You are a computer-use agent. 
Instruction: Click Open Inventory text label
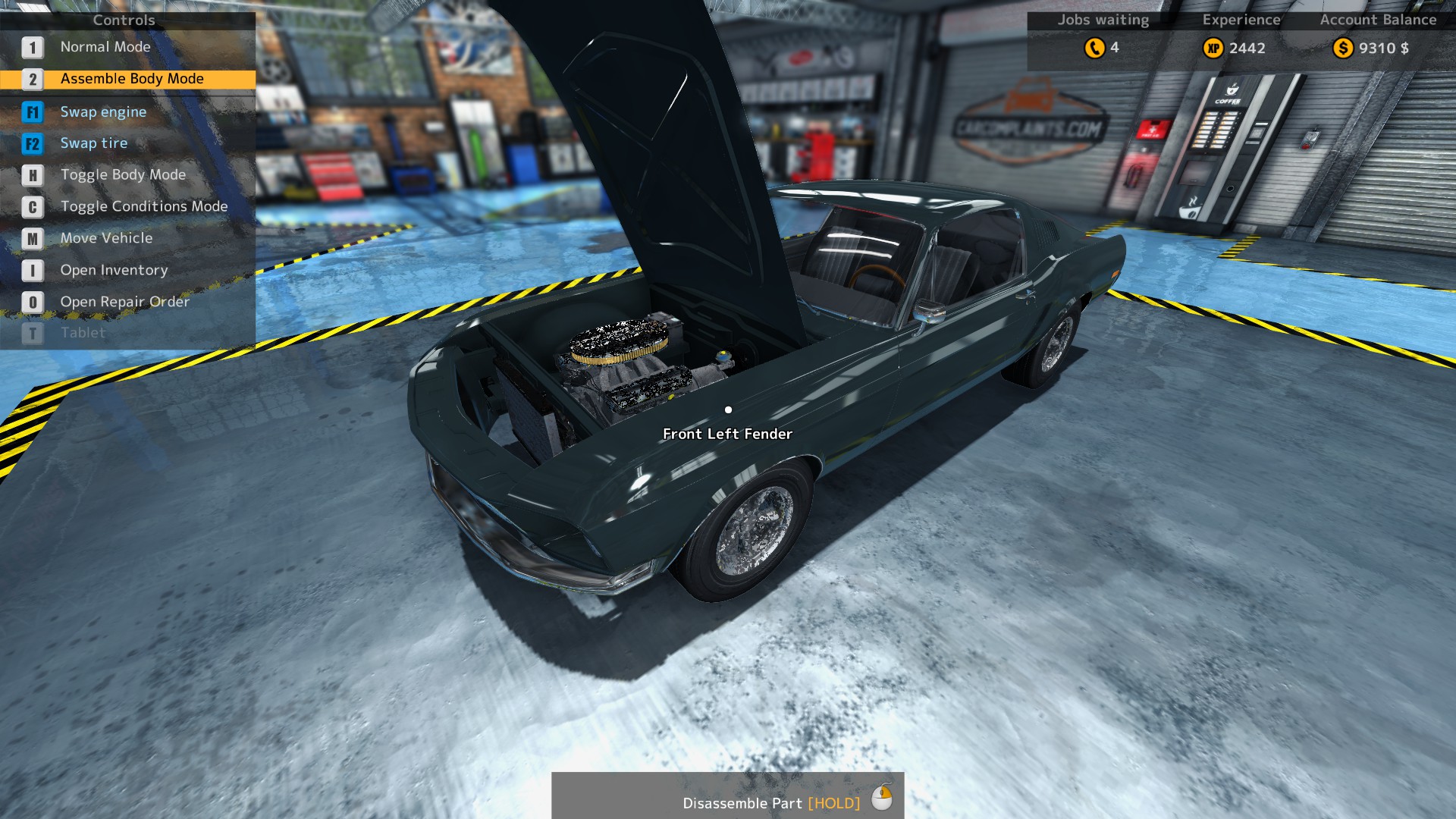(114, 270)
